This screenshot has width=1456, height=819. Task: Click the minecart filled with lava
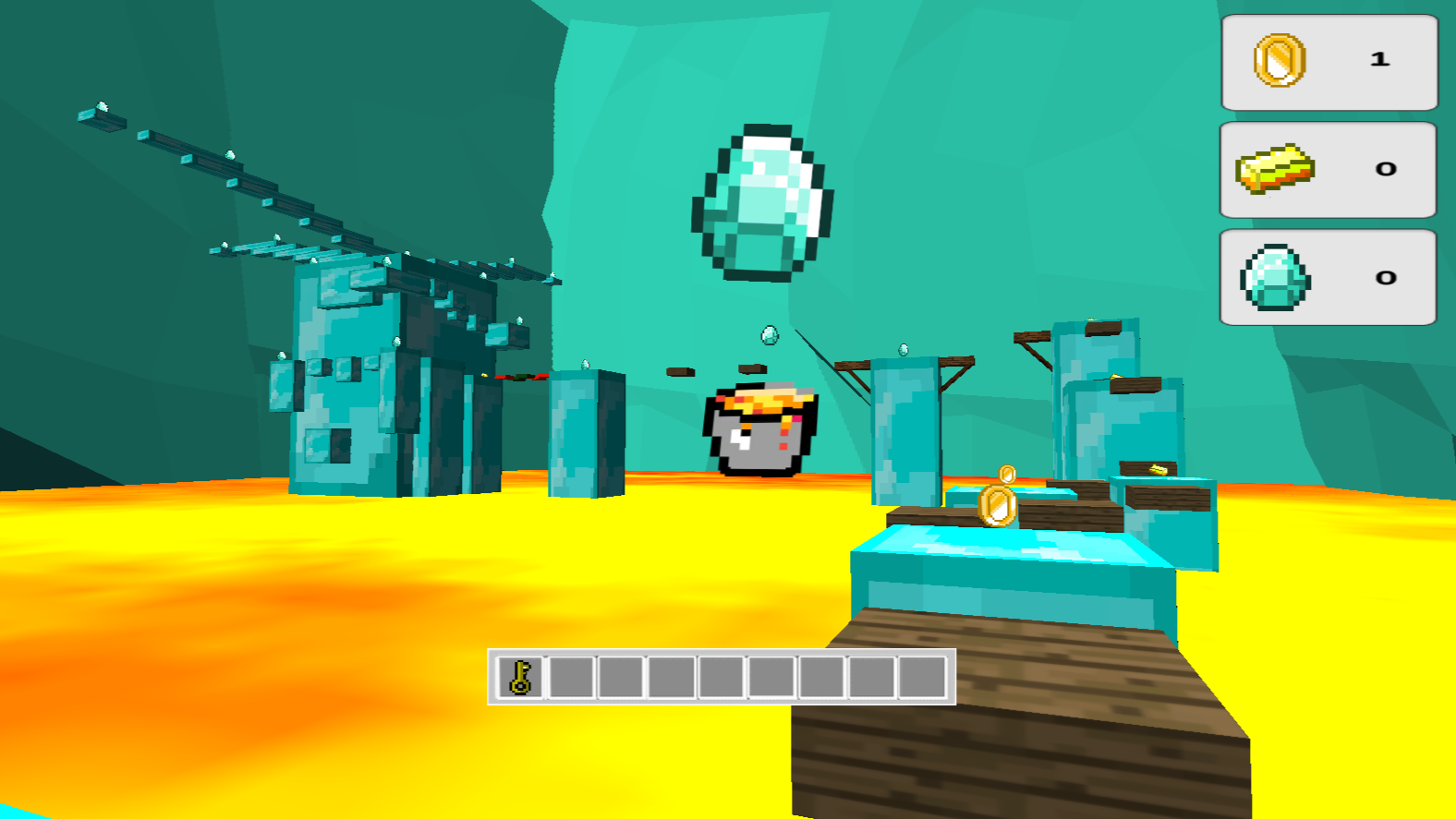click(x=759, y=429)
